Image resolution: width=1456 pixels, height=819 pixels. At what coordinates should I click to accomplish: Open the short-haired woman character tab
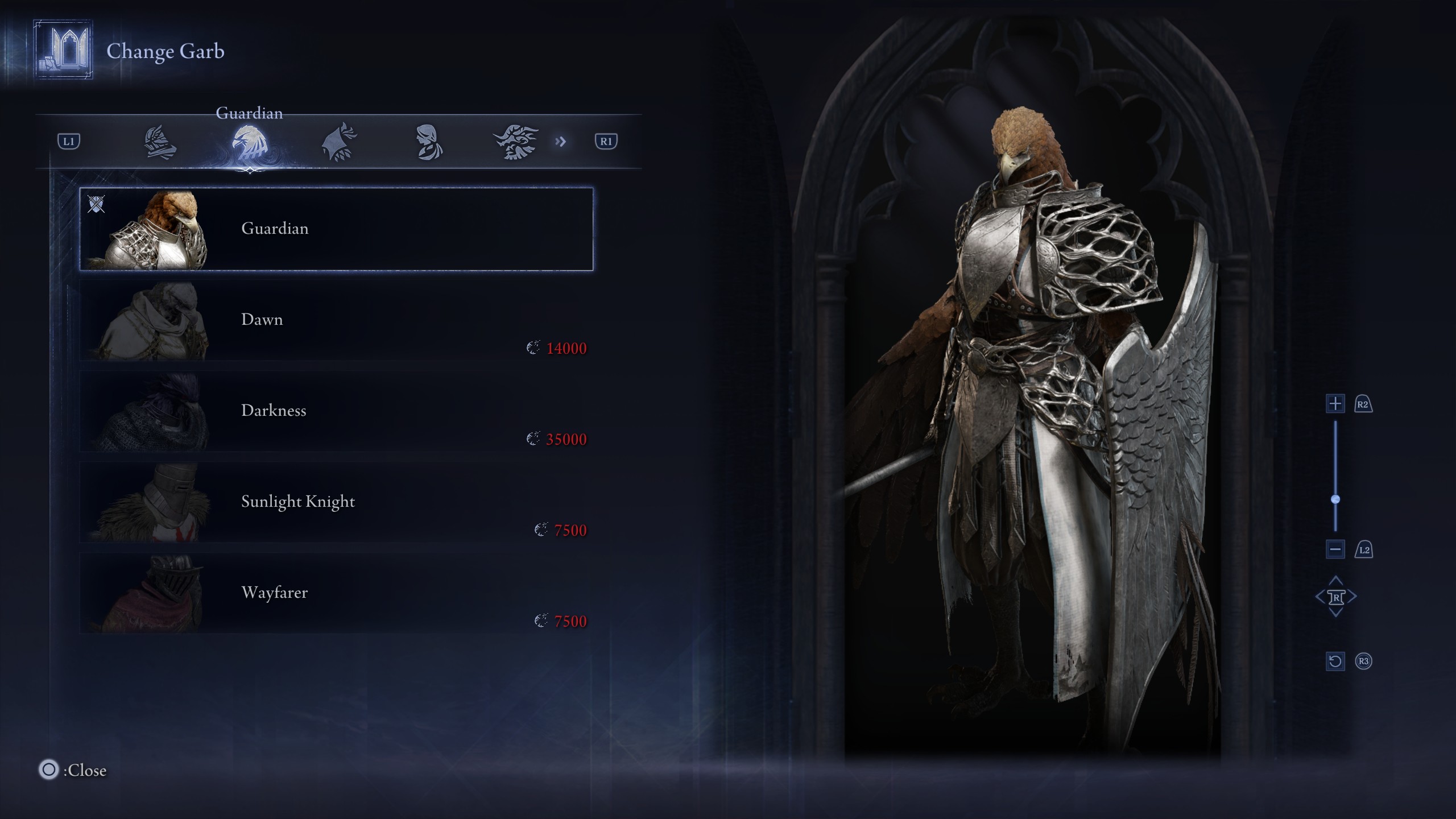pyautogui.click(x=428, y=142)
